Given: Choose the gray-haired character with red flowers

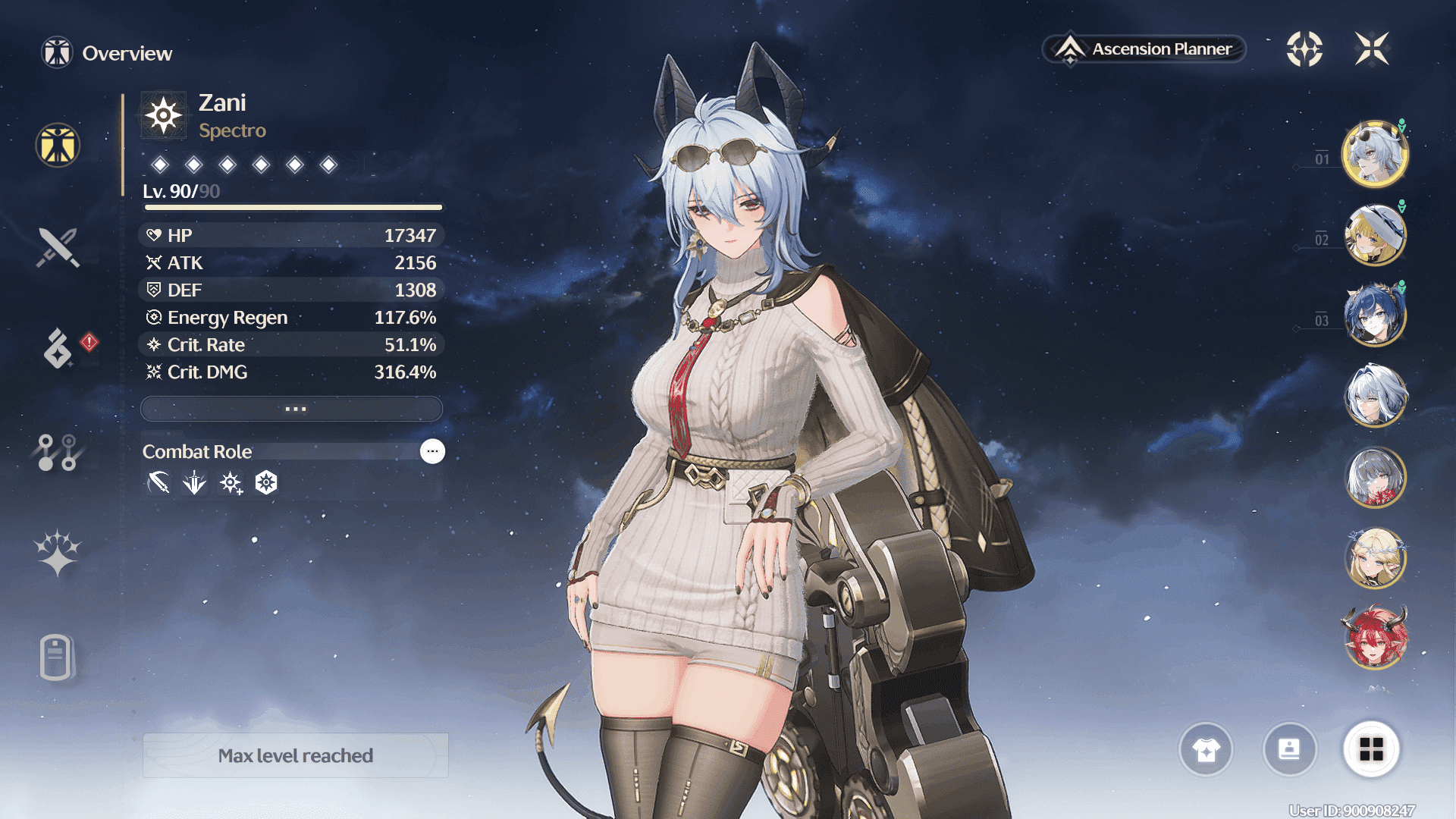Looking at the screenshot, I should tap(1375, 477).
